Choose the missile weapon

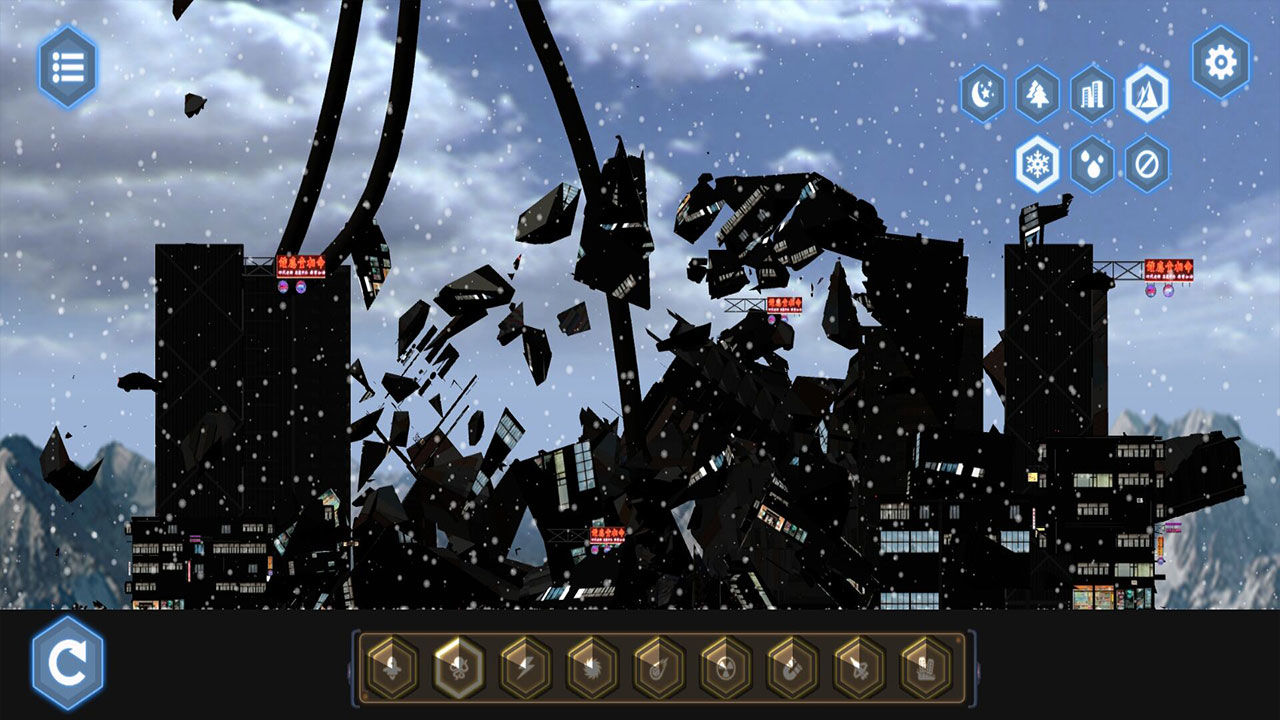point(860,667)
